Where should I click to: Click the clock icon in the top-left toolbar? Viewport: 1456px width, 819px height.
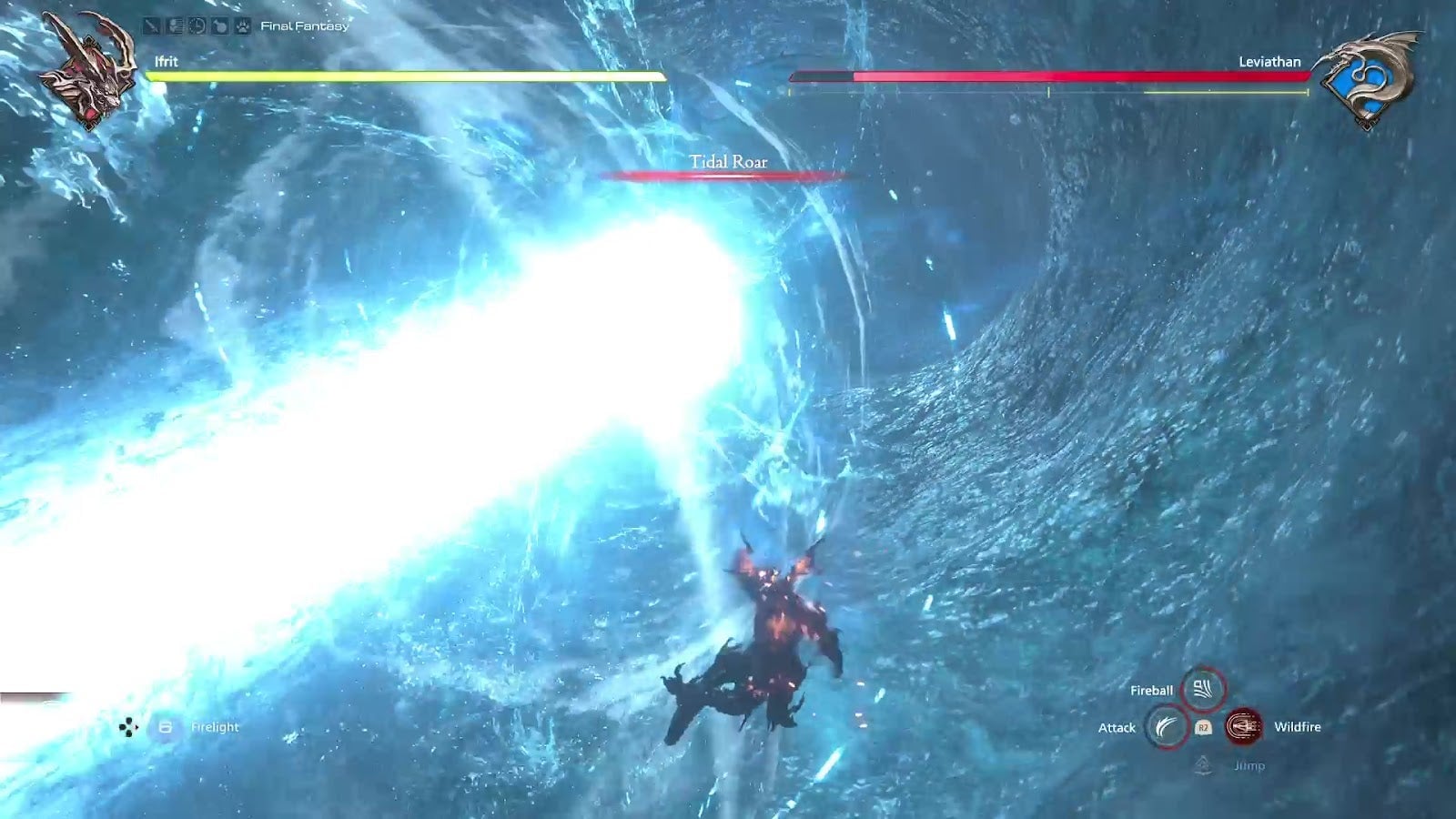[197, 26]
